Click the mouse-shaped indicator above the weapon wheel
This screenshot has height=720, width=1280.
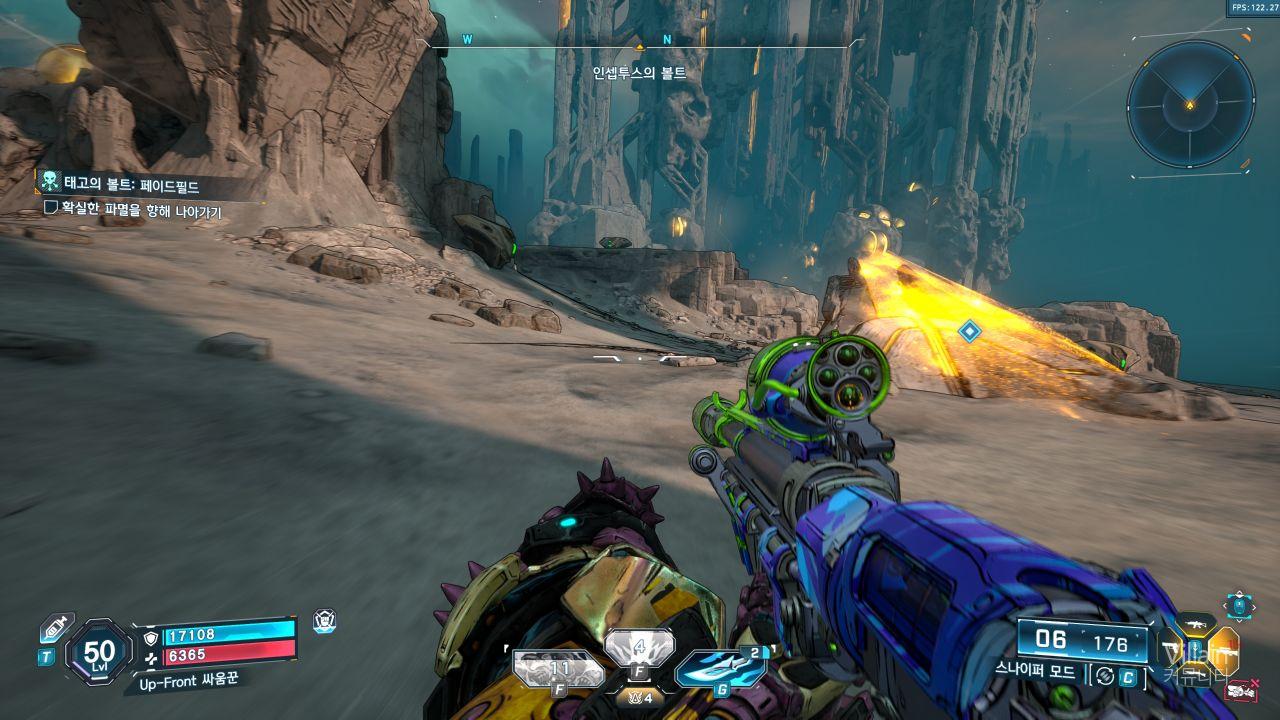(1239, 605)
